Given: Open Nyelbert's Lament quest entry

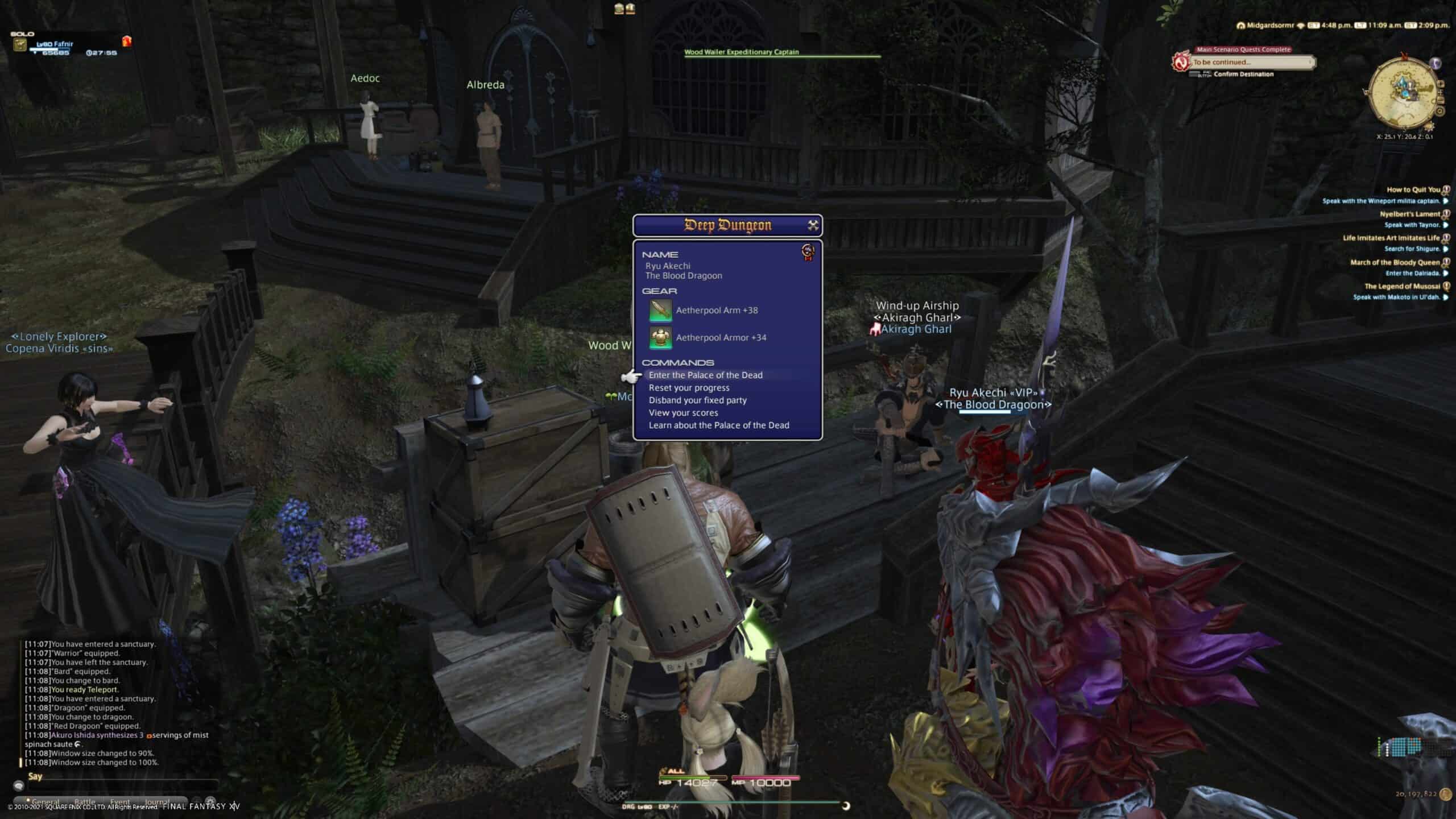Looking at the screenshot, I should [x=1409, y=214].
